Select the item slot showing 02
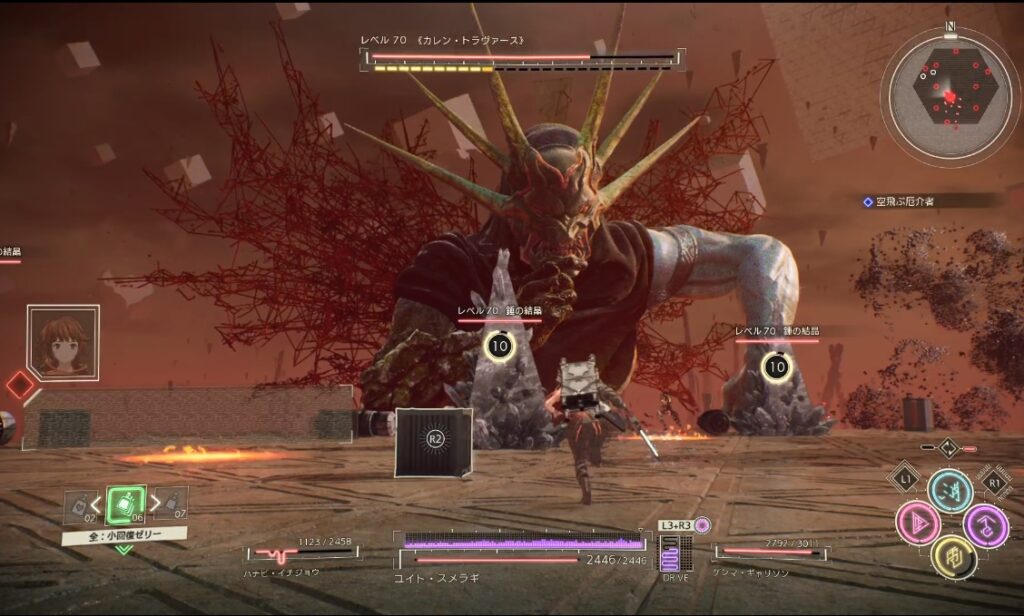Screen dimensions: 1024x616 coord(78,506)
